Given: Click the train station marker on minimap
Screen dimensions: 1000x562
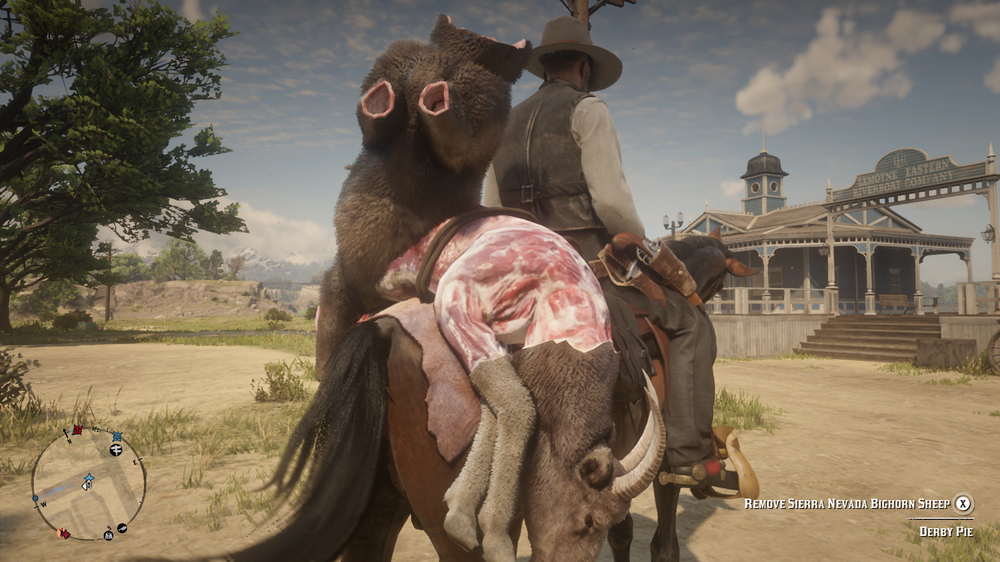Looking at the screenshot, I should pos(116,451).
